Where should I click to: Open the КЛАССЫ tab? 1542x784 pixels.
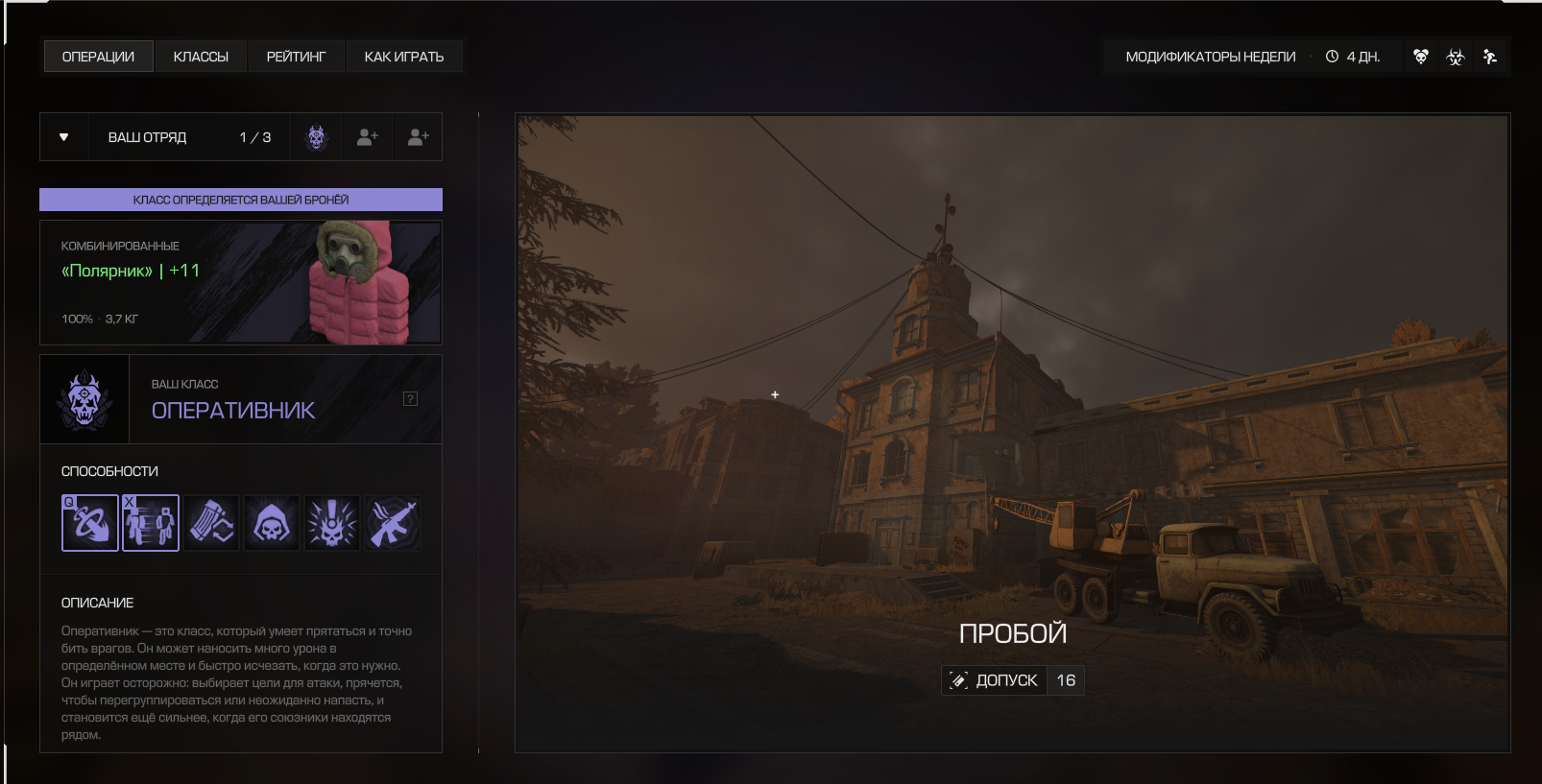pyautogui.click(x=201, y=57)
